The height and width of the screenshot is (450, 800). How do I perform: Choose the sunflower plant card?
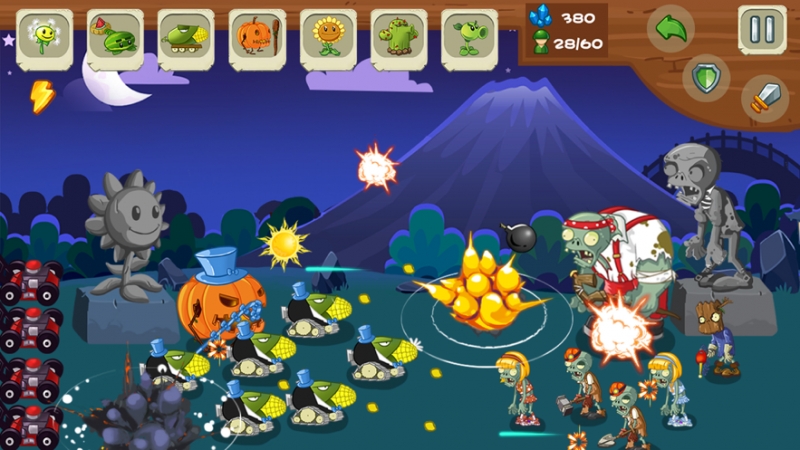[x=328, y=39]
